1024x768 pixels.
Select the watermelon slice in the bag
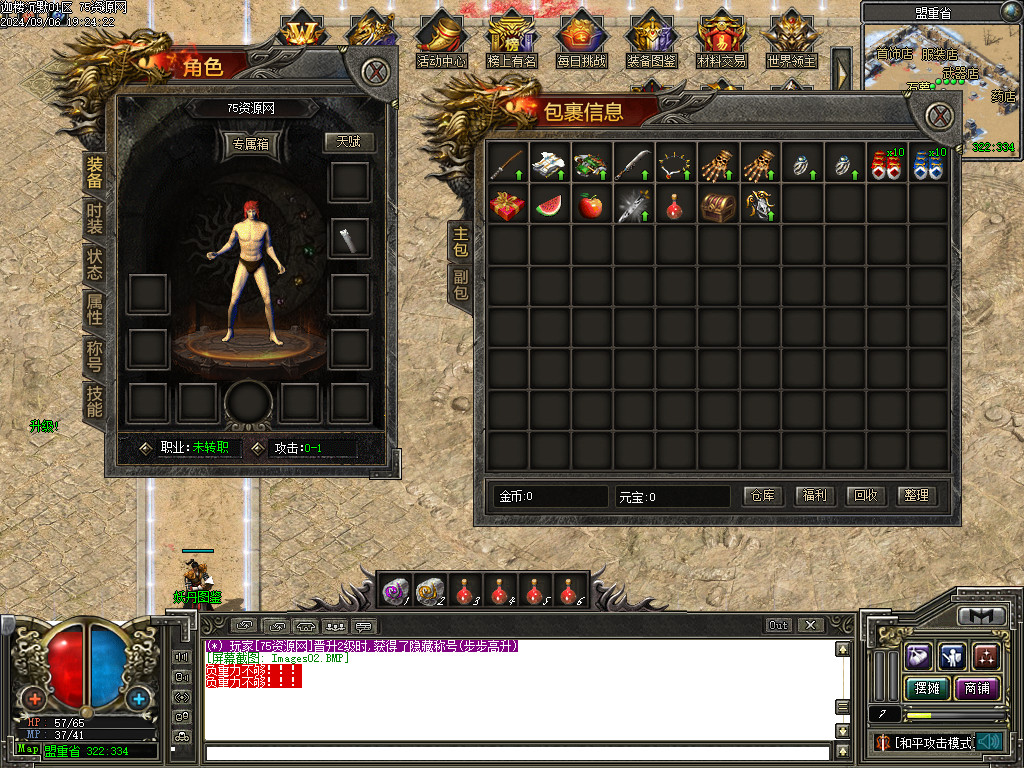coord(550,205)
